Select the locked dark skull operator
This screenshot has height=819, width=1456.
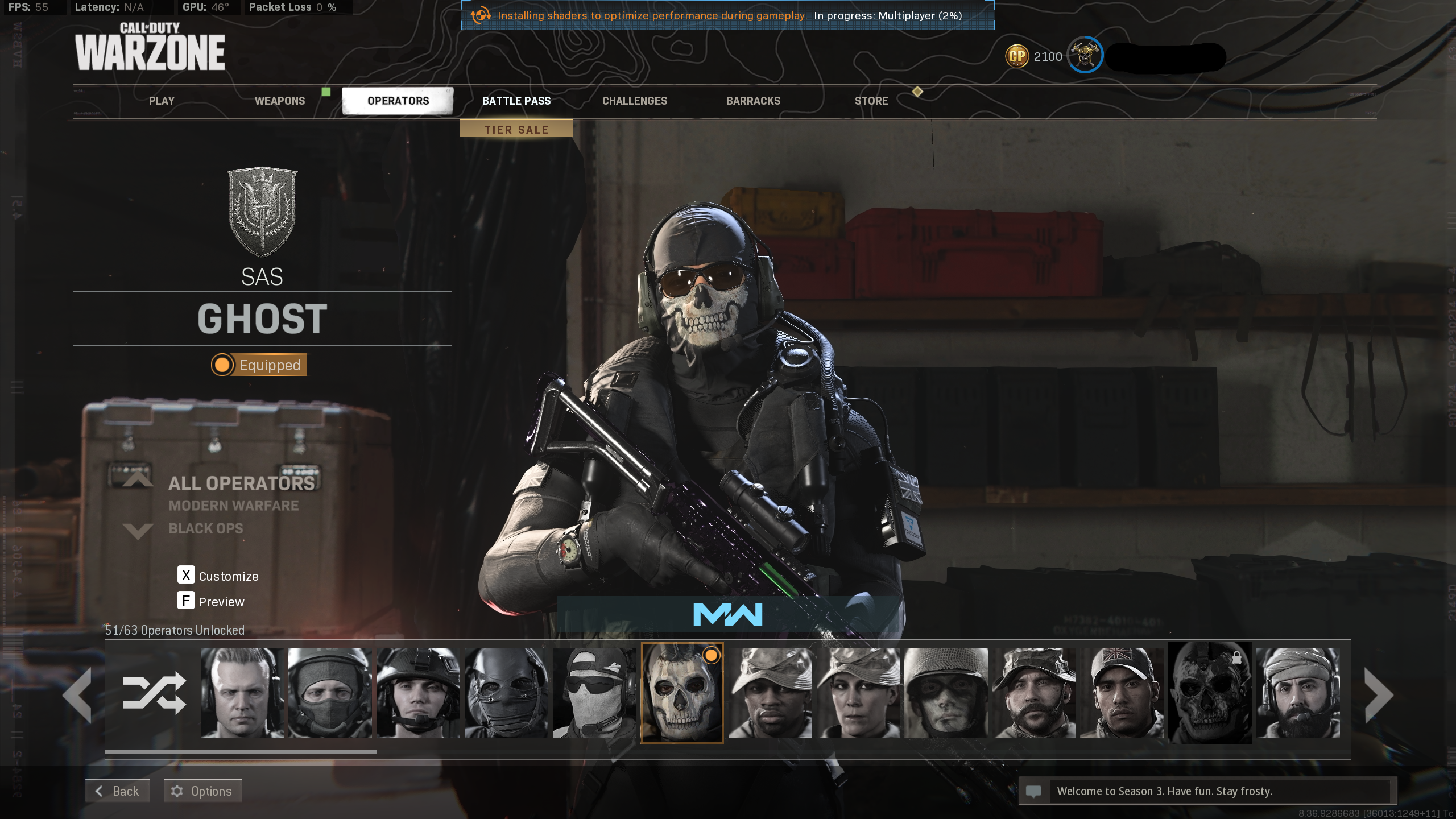tap(1209, 693)
